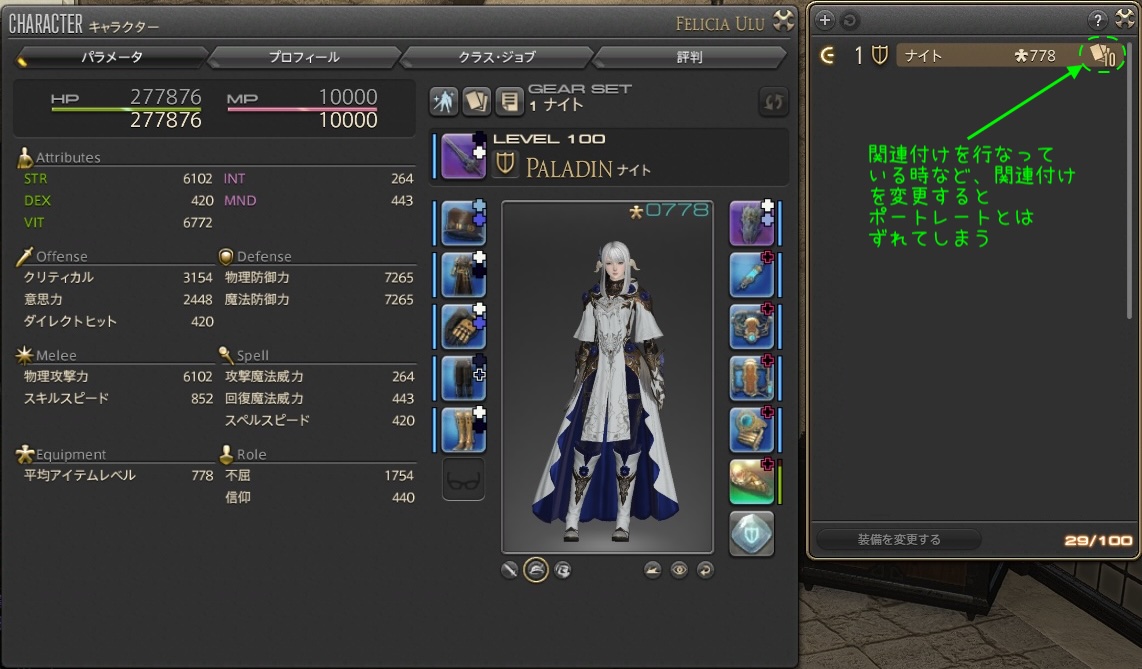
Task: Close the Character window
Action: click(x=784, y=19)
